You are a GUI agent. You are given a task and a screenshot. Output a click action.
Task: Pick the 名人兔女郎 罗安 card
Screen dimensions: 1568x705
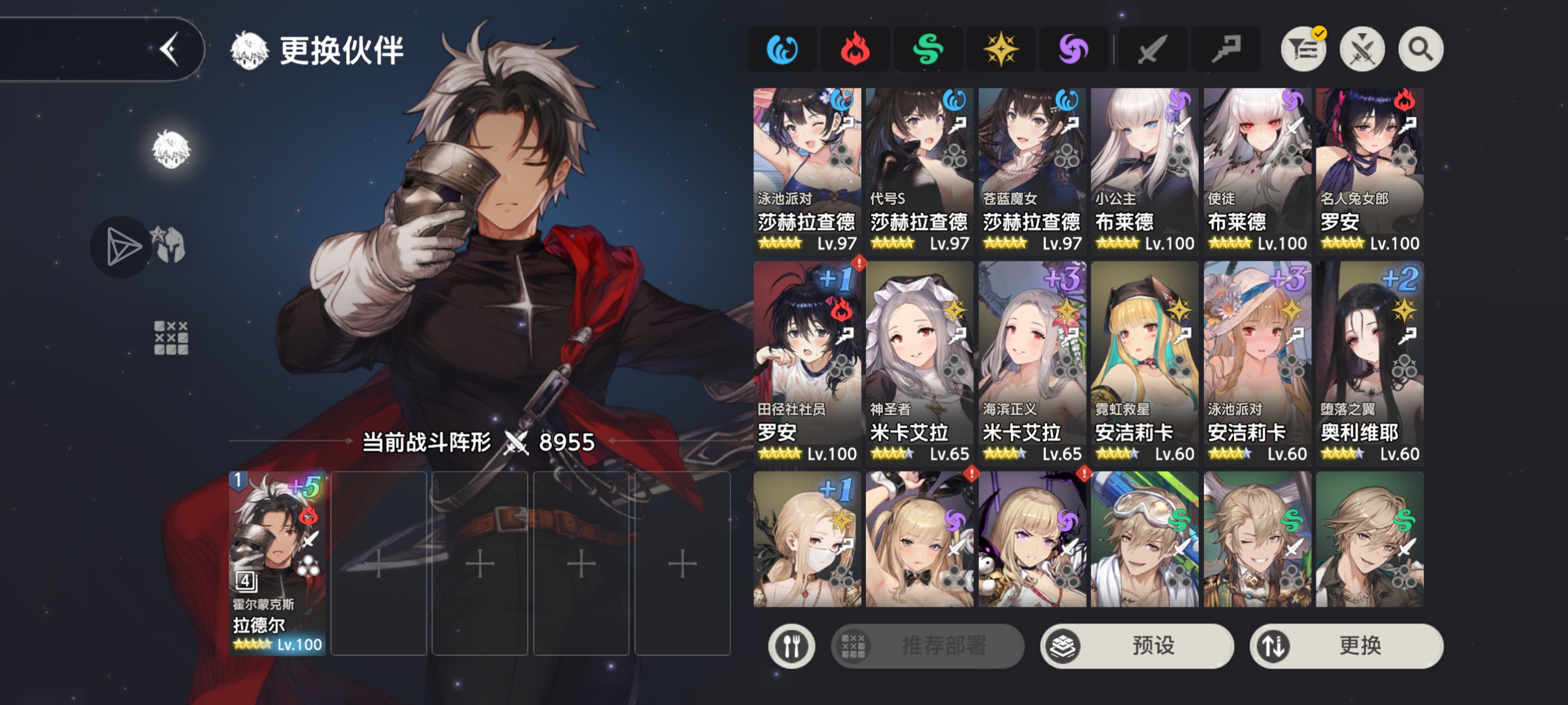coord(1369,170)
